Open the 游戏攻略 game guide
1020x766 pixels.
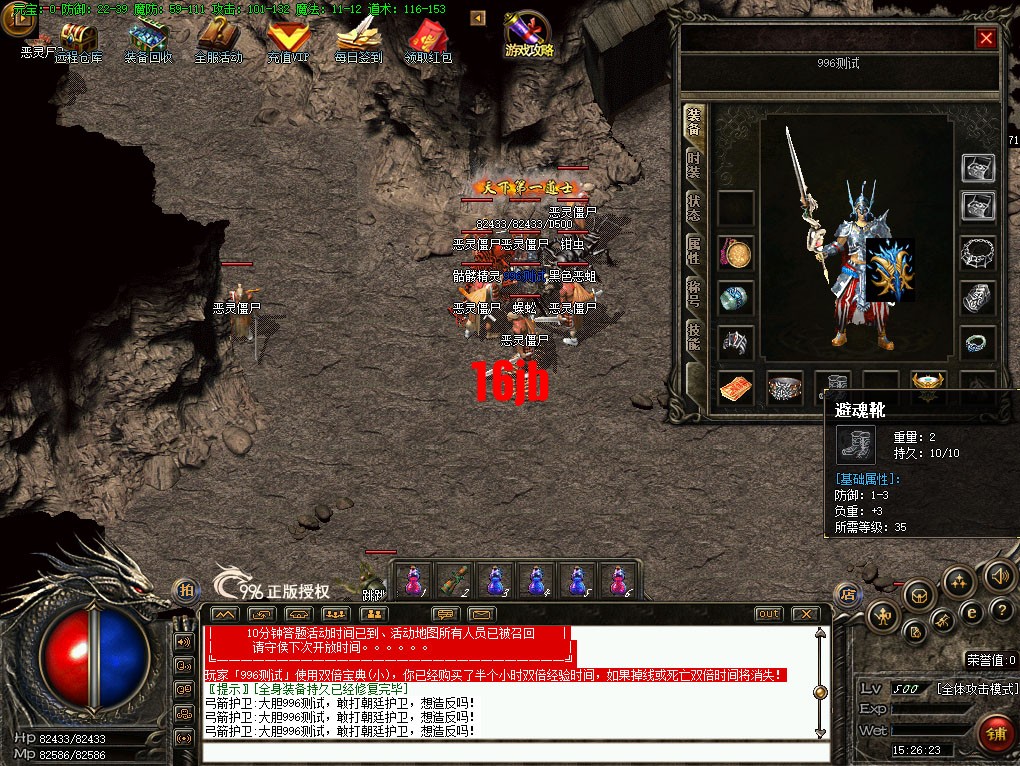tap(528, 36)
